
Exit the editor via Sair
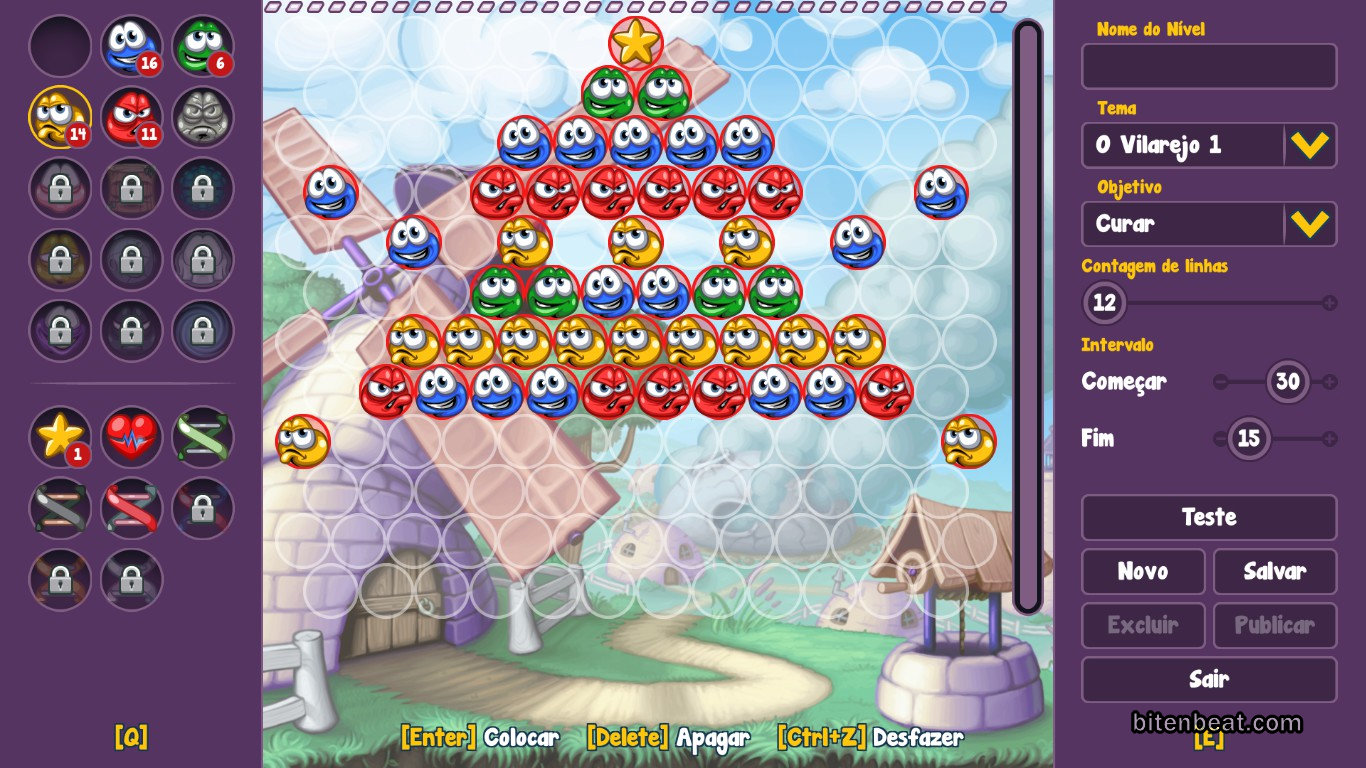1208,679
